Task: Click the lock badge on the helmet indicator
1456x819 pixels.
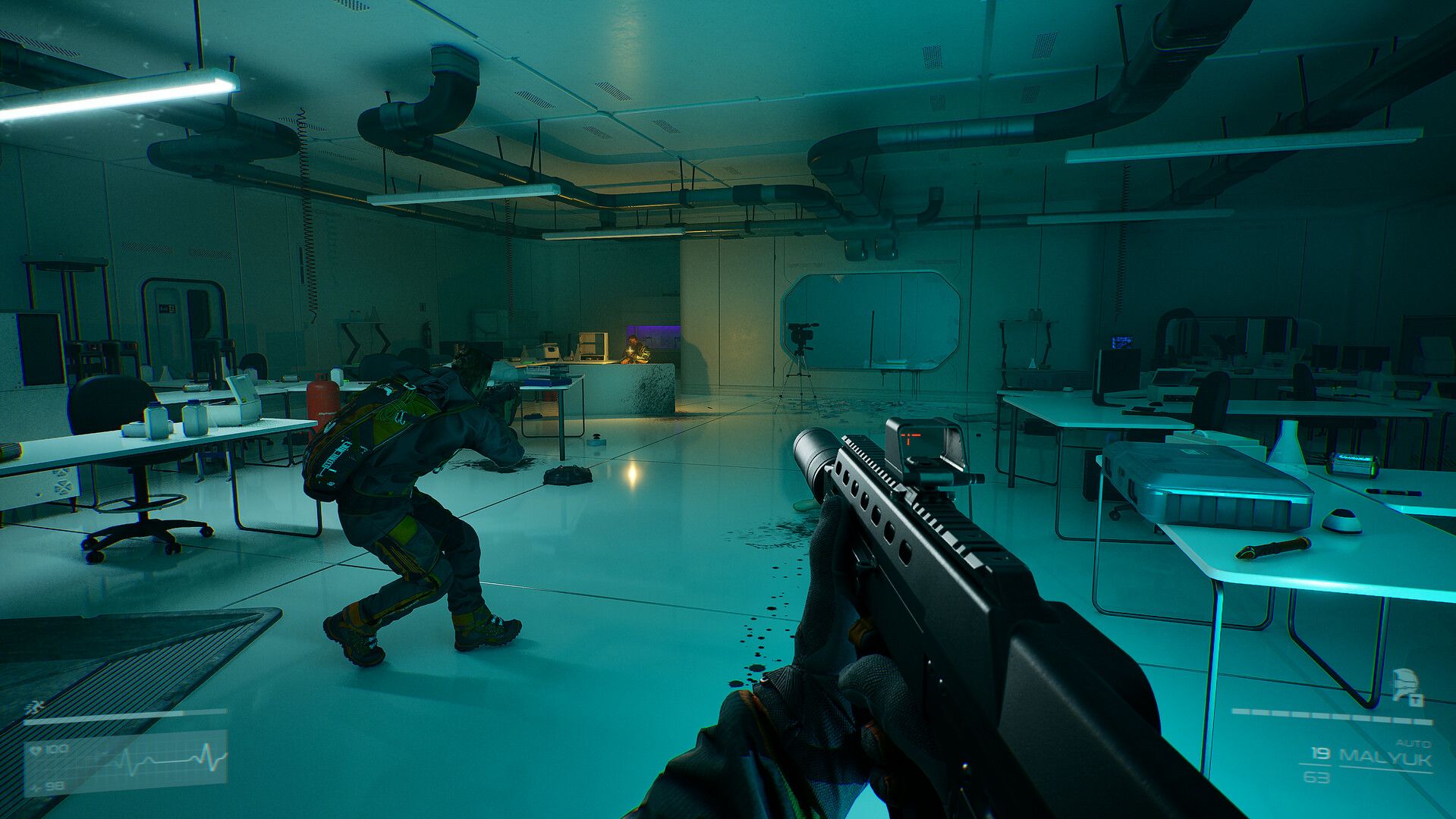Action: [1415, 701]
